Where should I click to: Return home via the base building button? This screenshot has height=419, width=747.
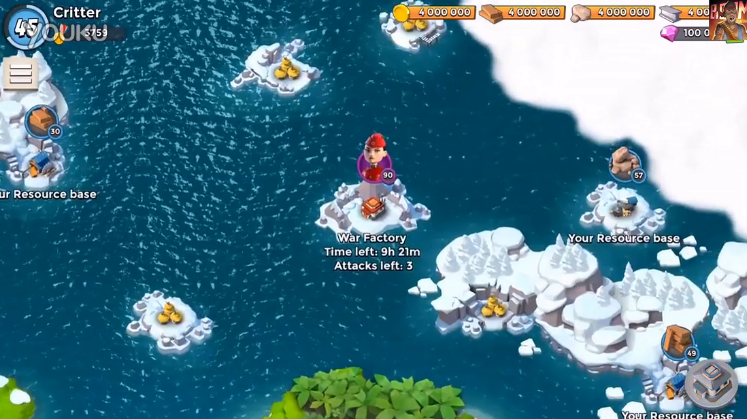pyautogui.click(x=711, y=381)
